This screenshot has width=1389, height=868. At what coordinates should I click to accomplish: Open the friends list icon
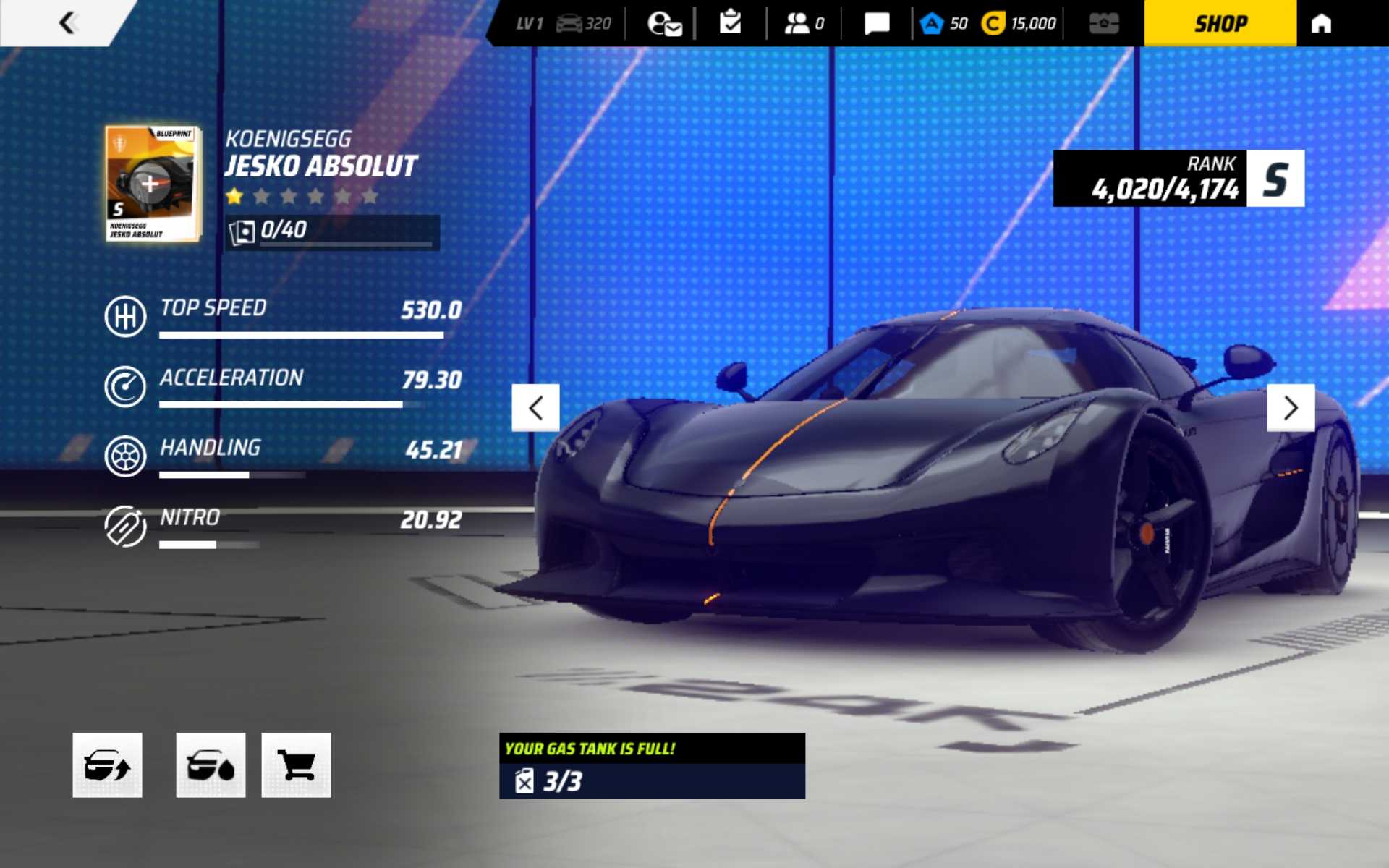[803, 23]
